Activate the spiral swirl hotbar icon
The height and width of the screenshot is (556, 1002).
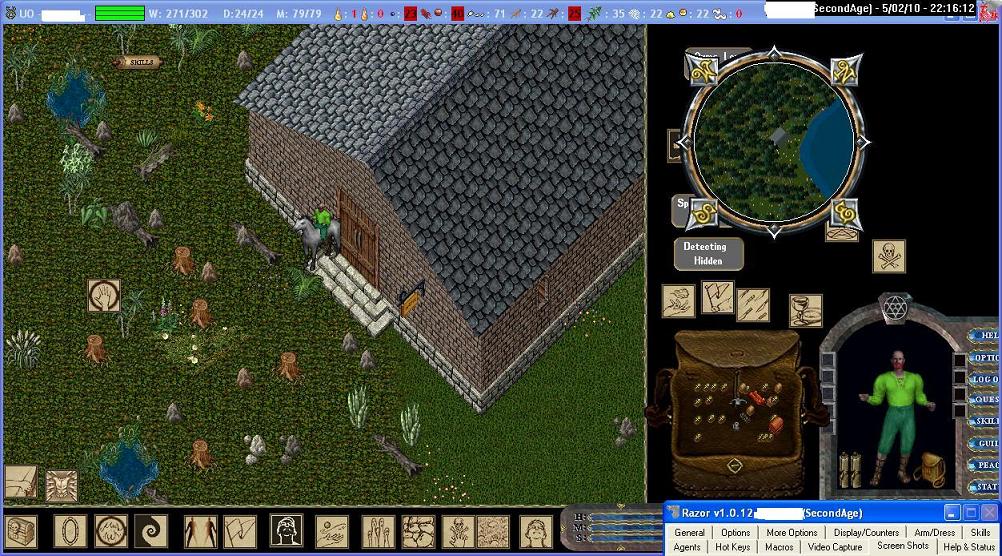(152, 531)
